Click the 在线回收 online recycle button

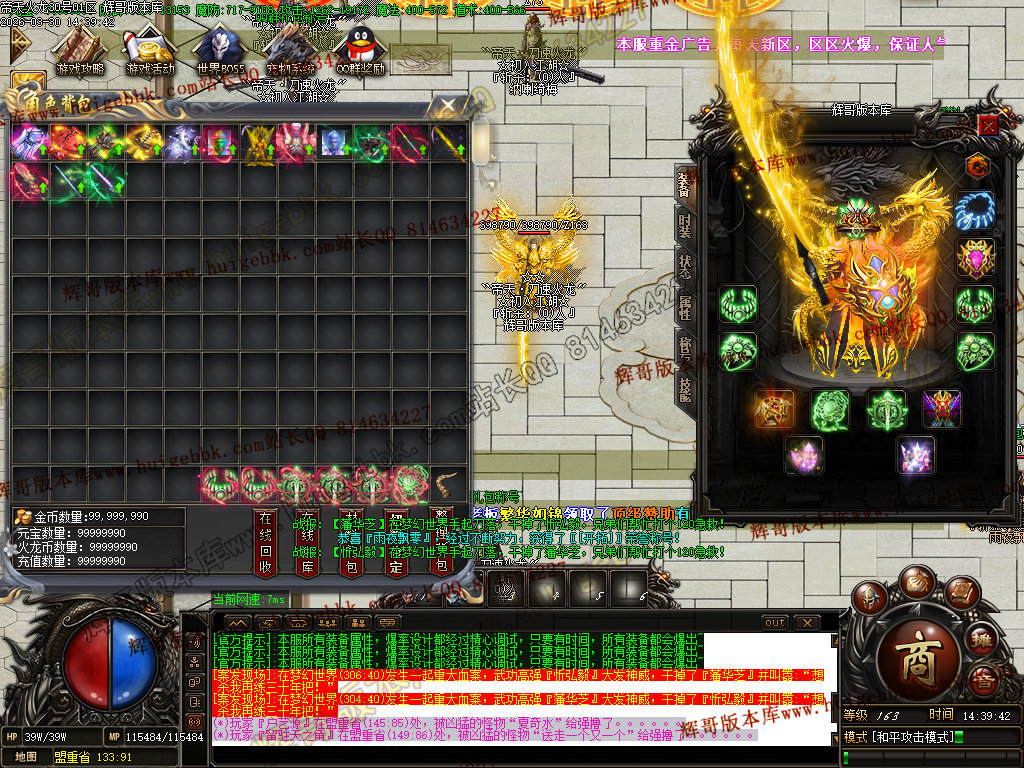tap(265, 541)
